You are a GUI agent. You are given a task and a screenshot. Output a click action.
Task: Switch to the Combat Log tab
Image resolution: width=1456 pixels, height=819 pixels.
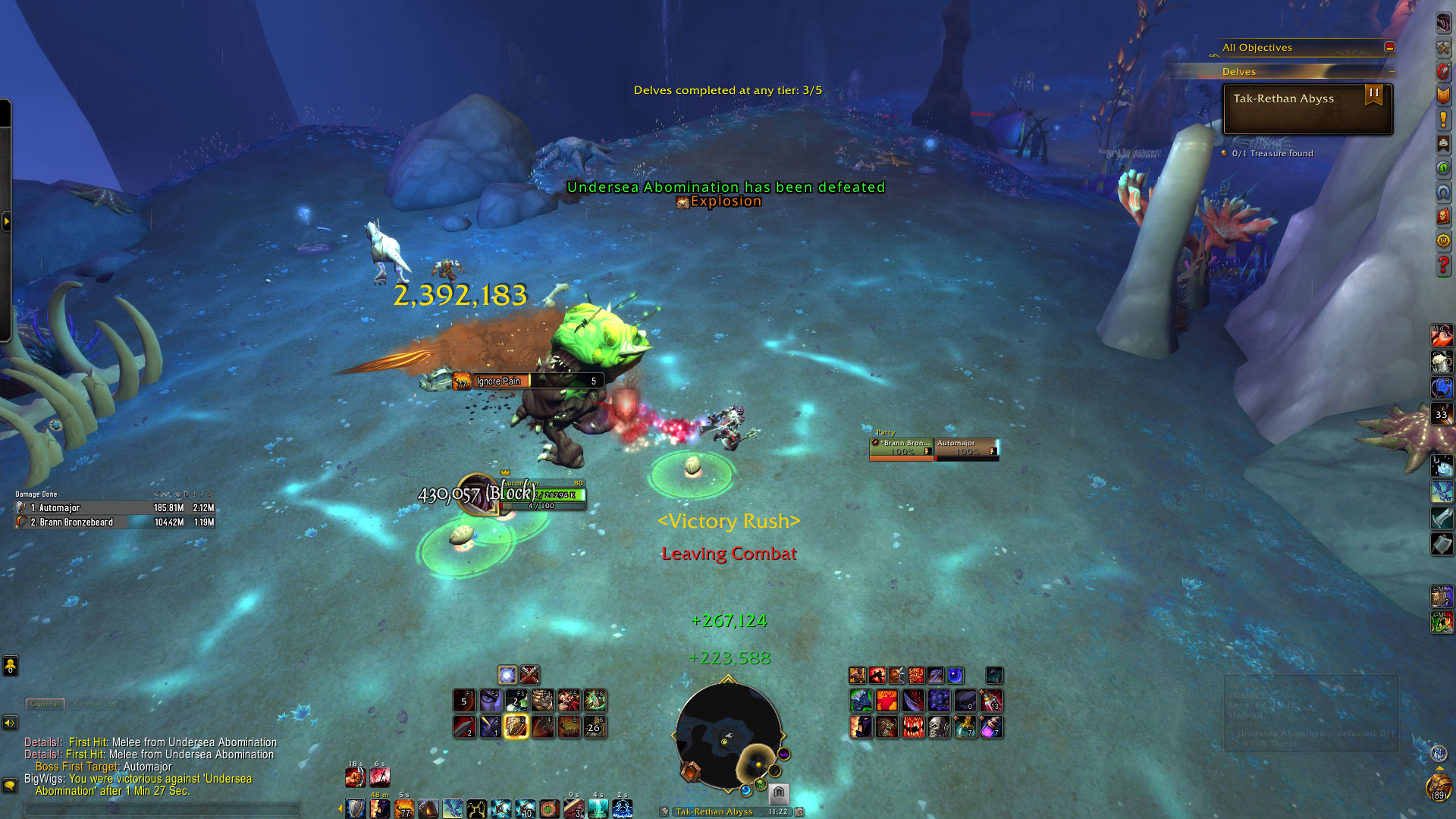(96, 704)
